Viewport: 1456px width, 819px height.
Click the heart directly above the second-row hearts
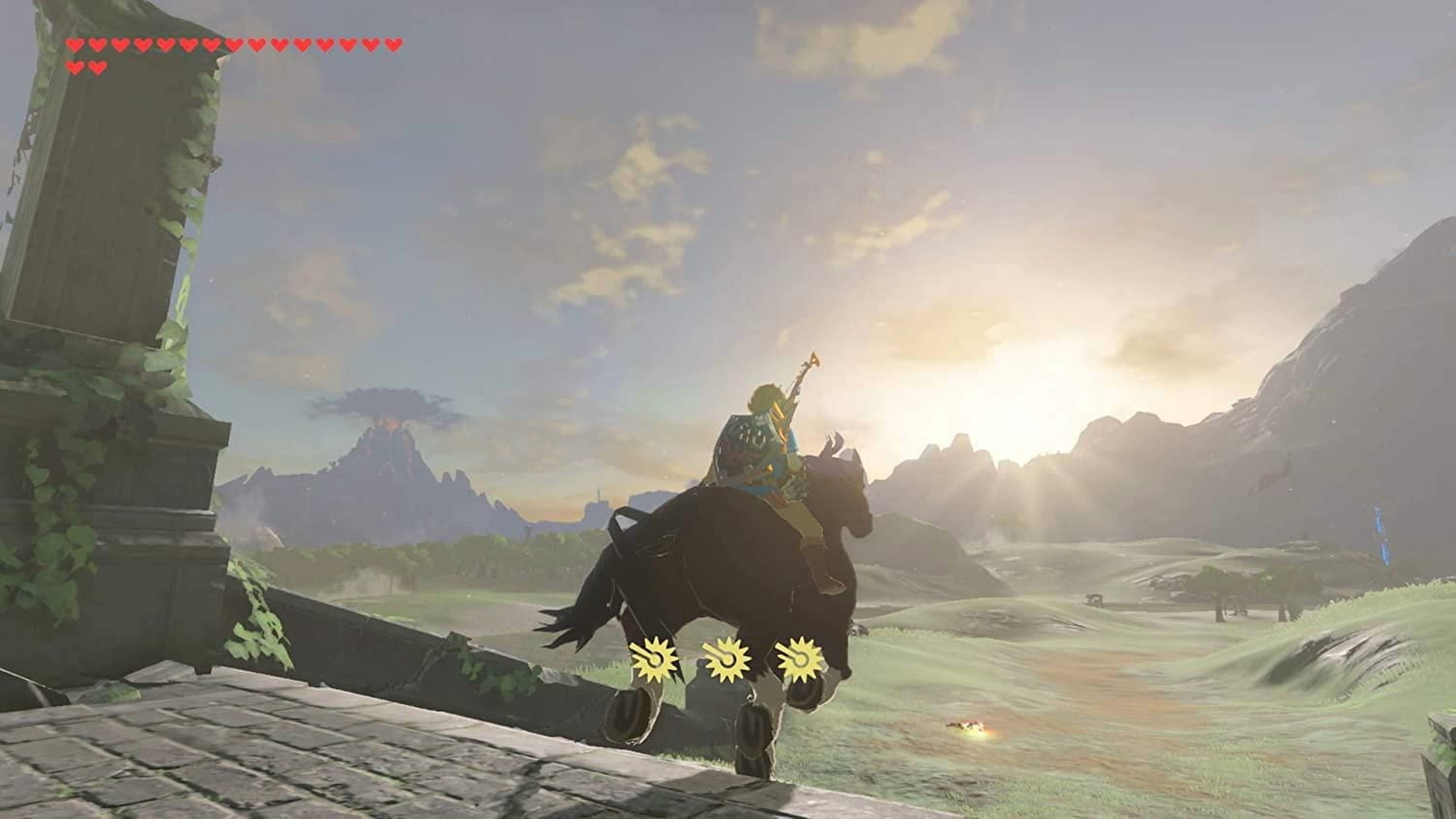tap(75, 44)
